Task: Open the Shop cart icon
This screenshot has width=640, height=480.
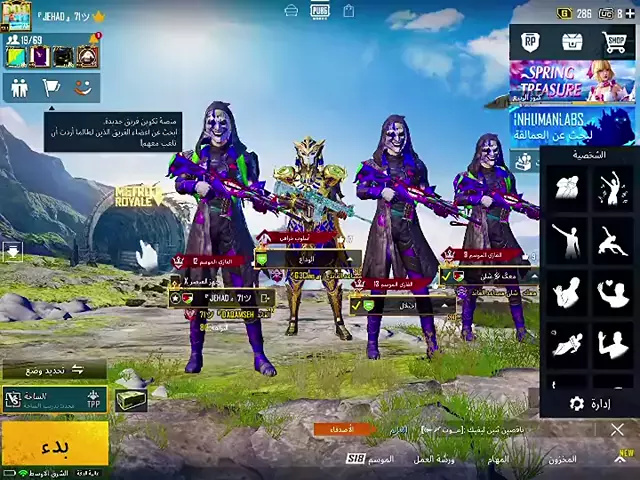Action: click(x=614, y=42)
